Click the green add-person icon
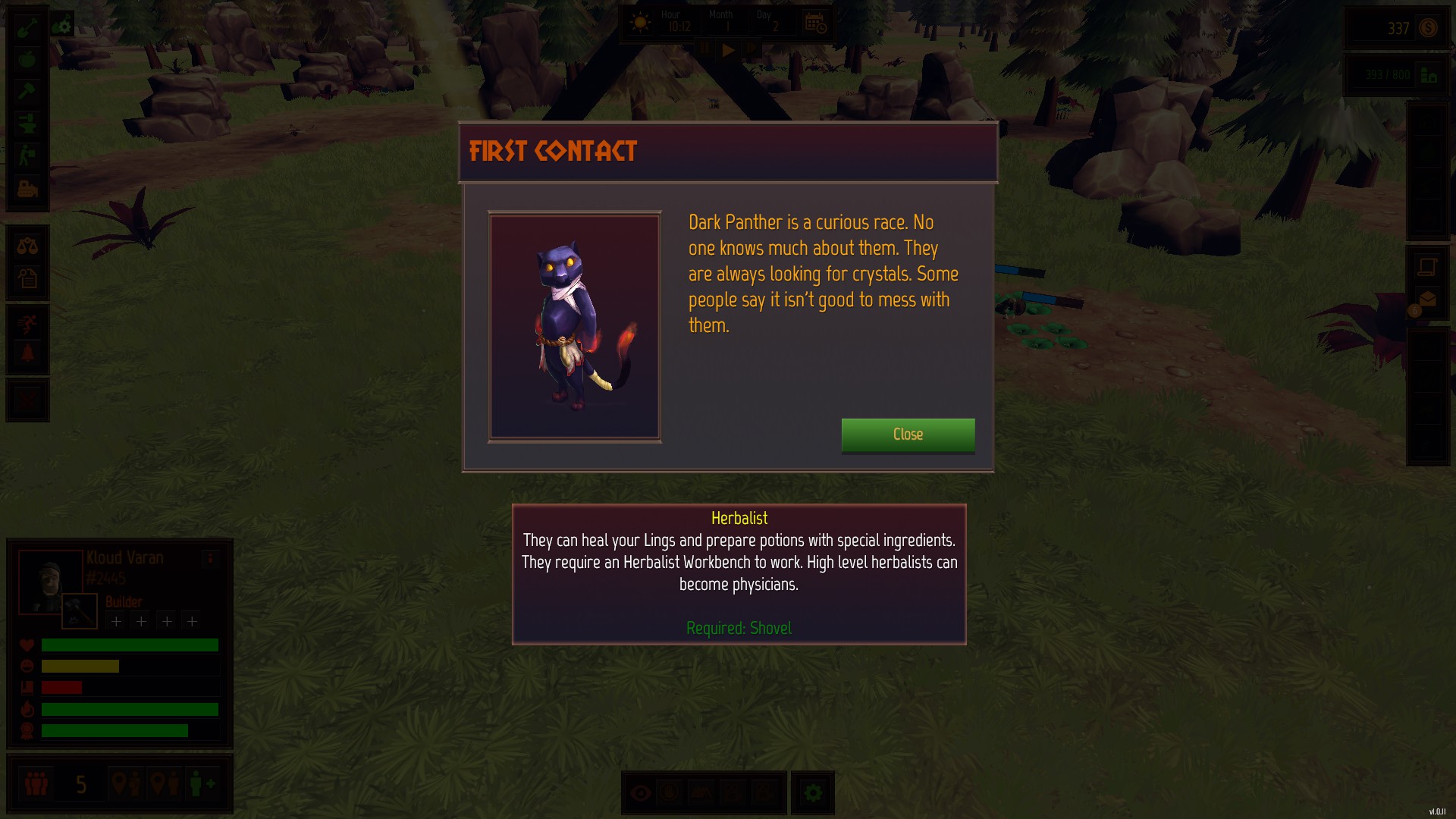Screen dimensions: 1456x819 coord(202,783)
